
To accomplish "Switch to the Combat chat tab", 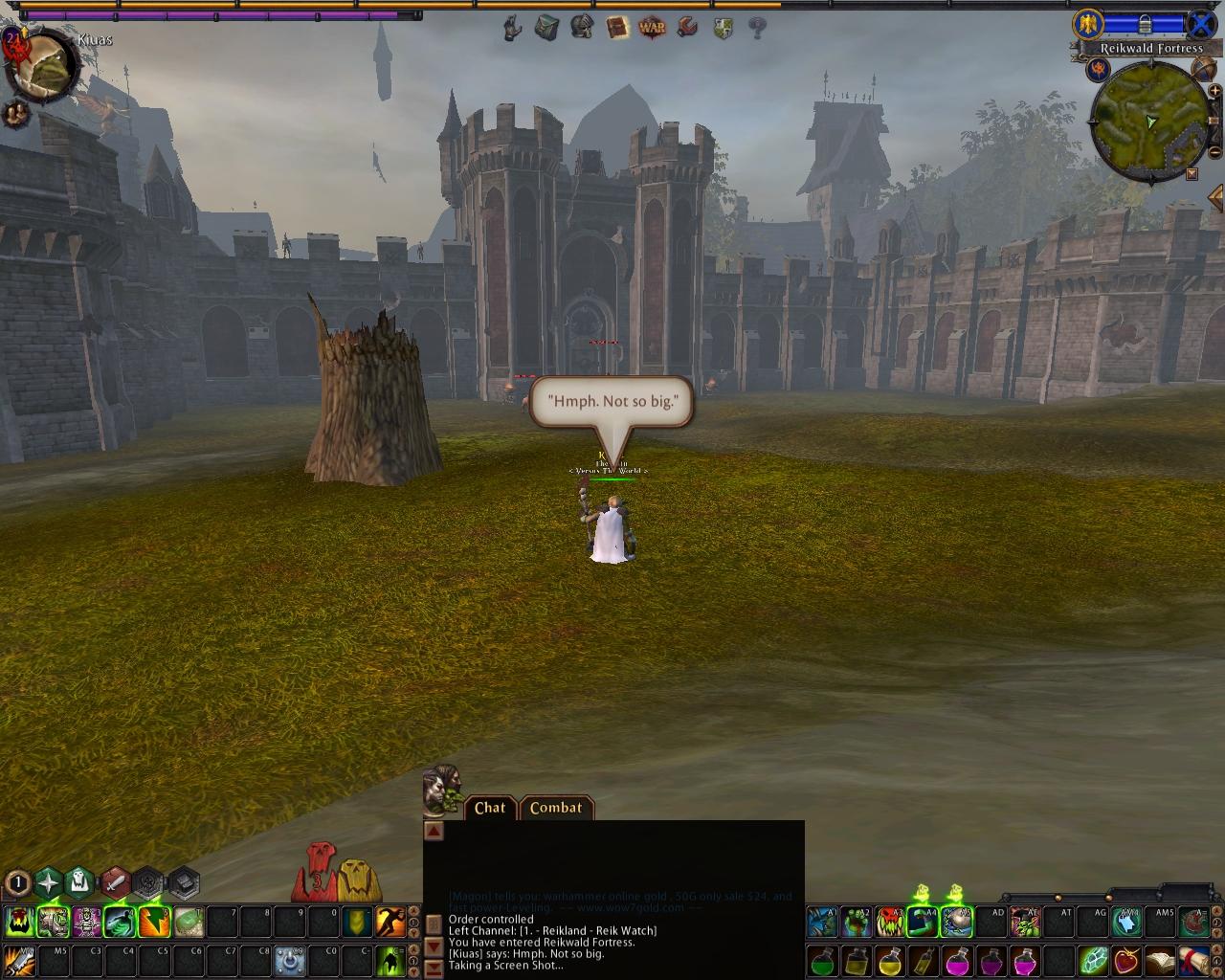I will [x=556, y=808].
